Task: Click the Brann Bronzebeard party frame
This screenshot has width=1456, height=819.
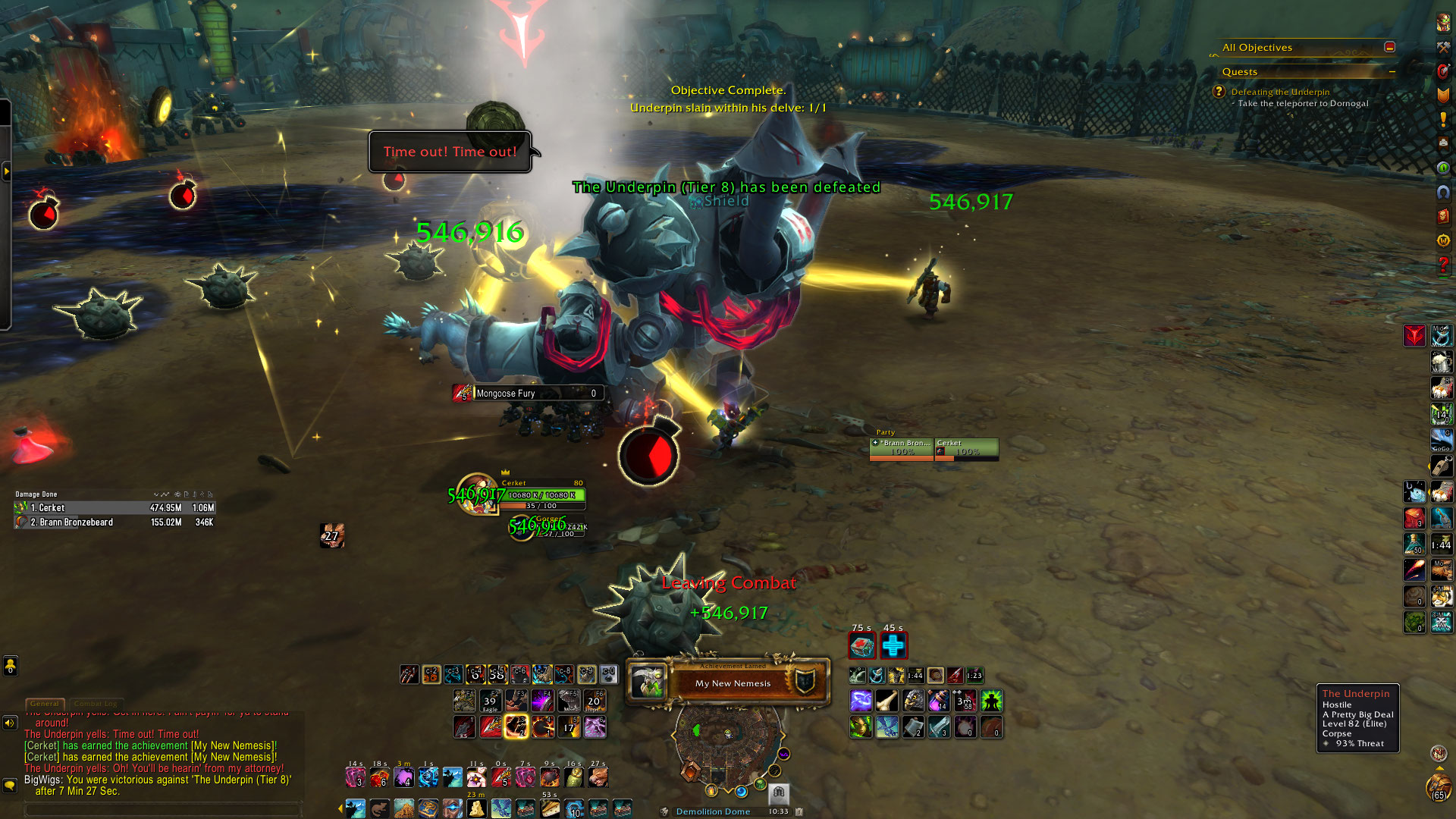Action: (x=901, y=448)
